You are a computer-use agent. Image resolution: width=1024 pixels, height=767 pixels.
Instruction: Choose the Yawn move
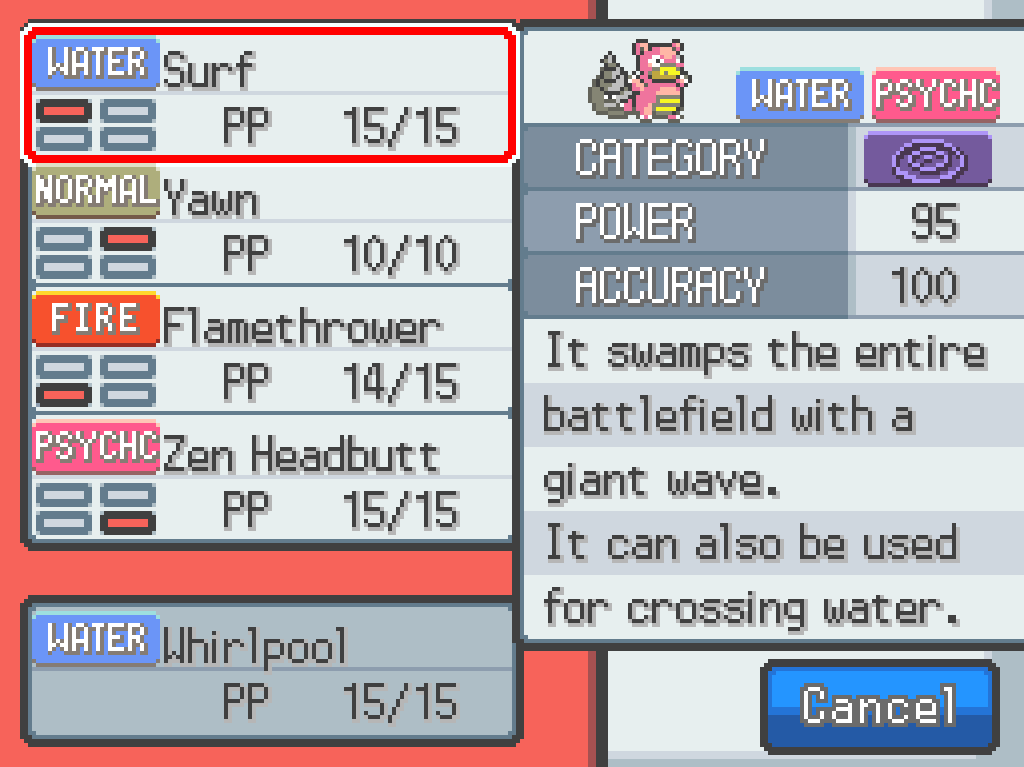(x=270, y=225)
